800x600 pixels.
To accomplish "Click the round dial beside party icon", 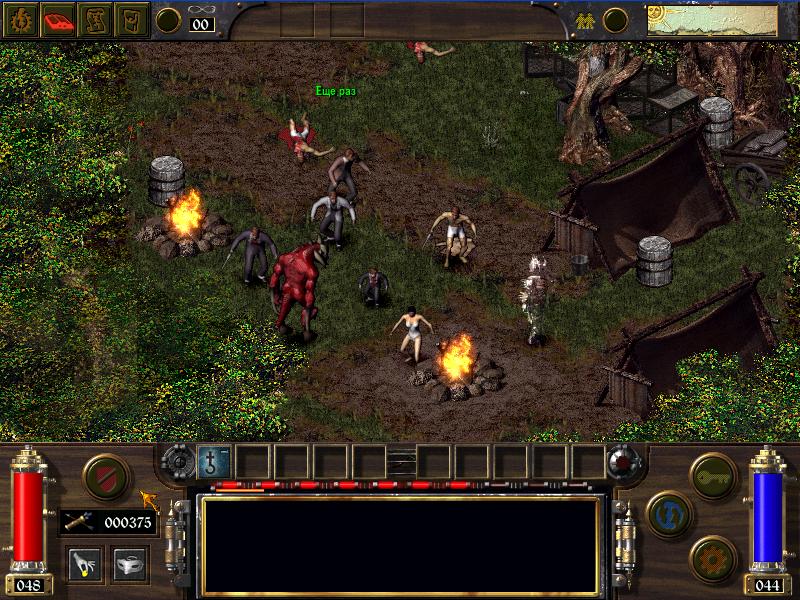I will tap(616, 19).
